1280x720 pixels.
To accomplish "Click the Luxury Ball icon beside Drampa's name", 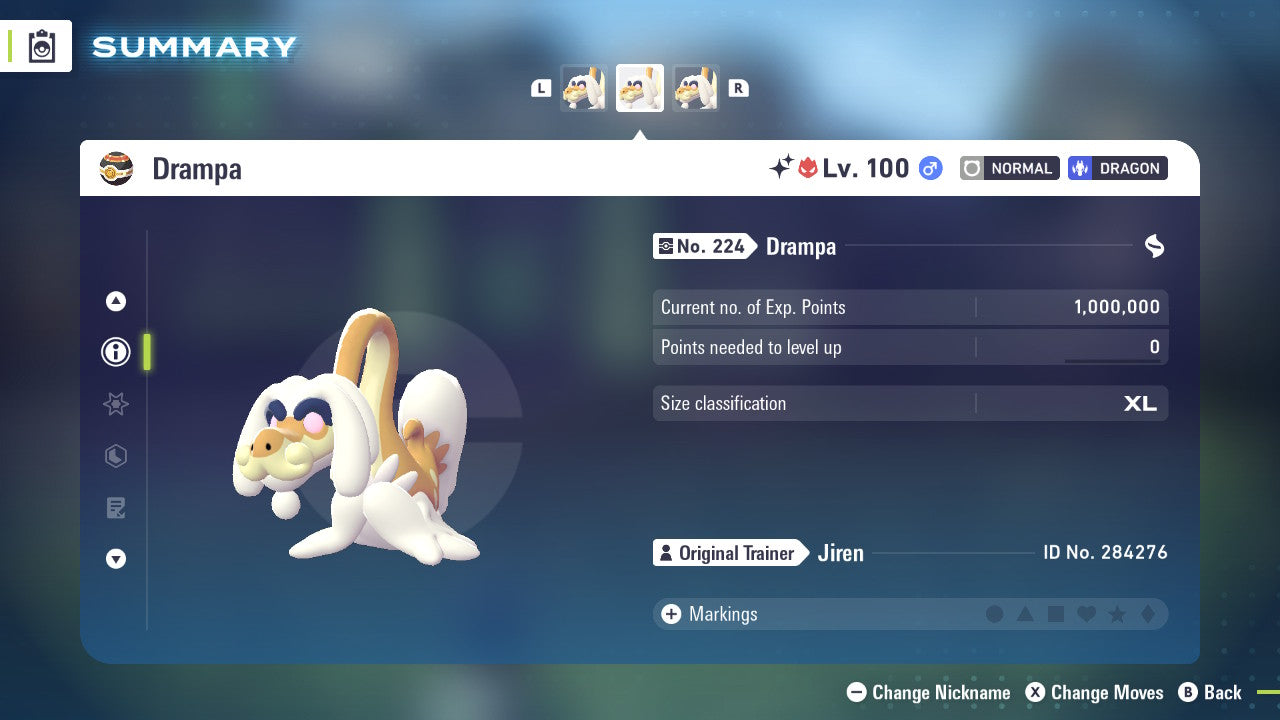I will [x=118, y=167].
